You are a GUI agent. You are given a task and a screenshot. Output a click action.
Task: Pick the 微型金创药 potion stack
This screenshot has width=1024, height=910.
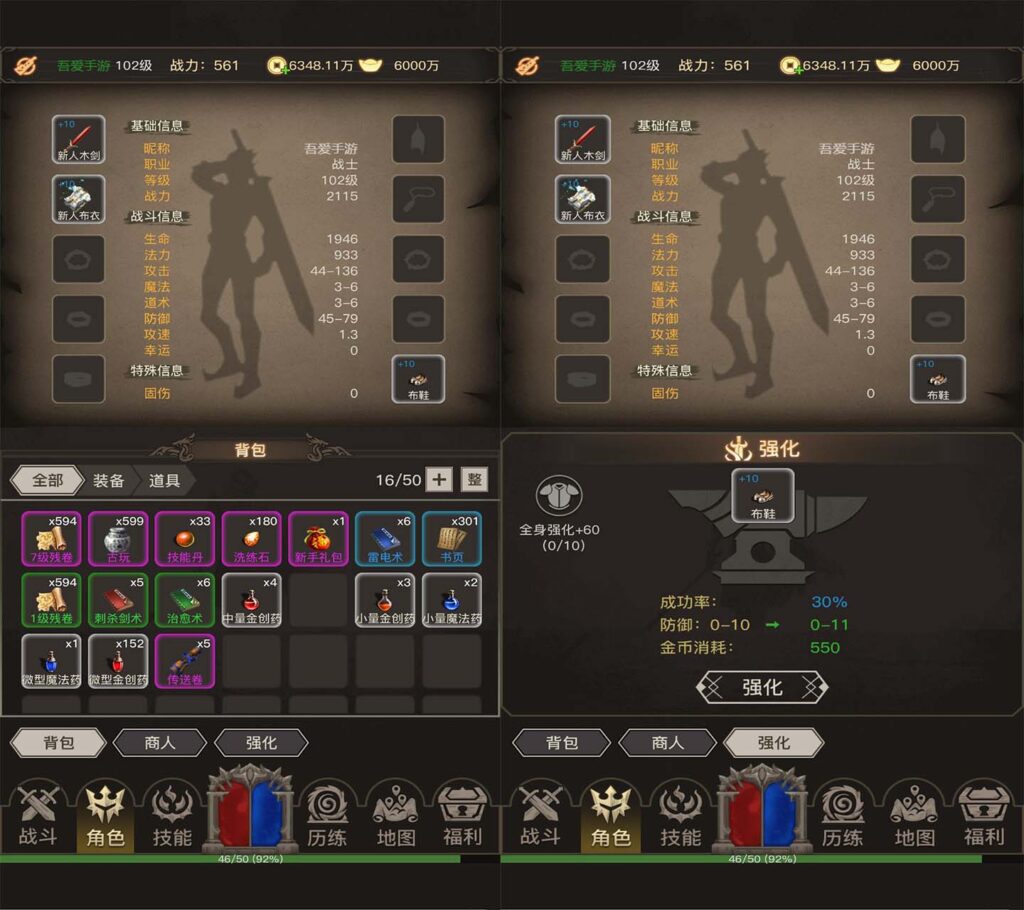(x=118, y=661)
